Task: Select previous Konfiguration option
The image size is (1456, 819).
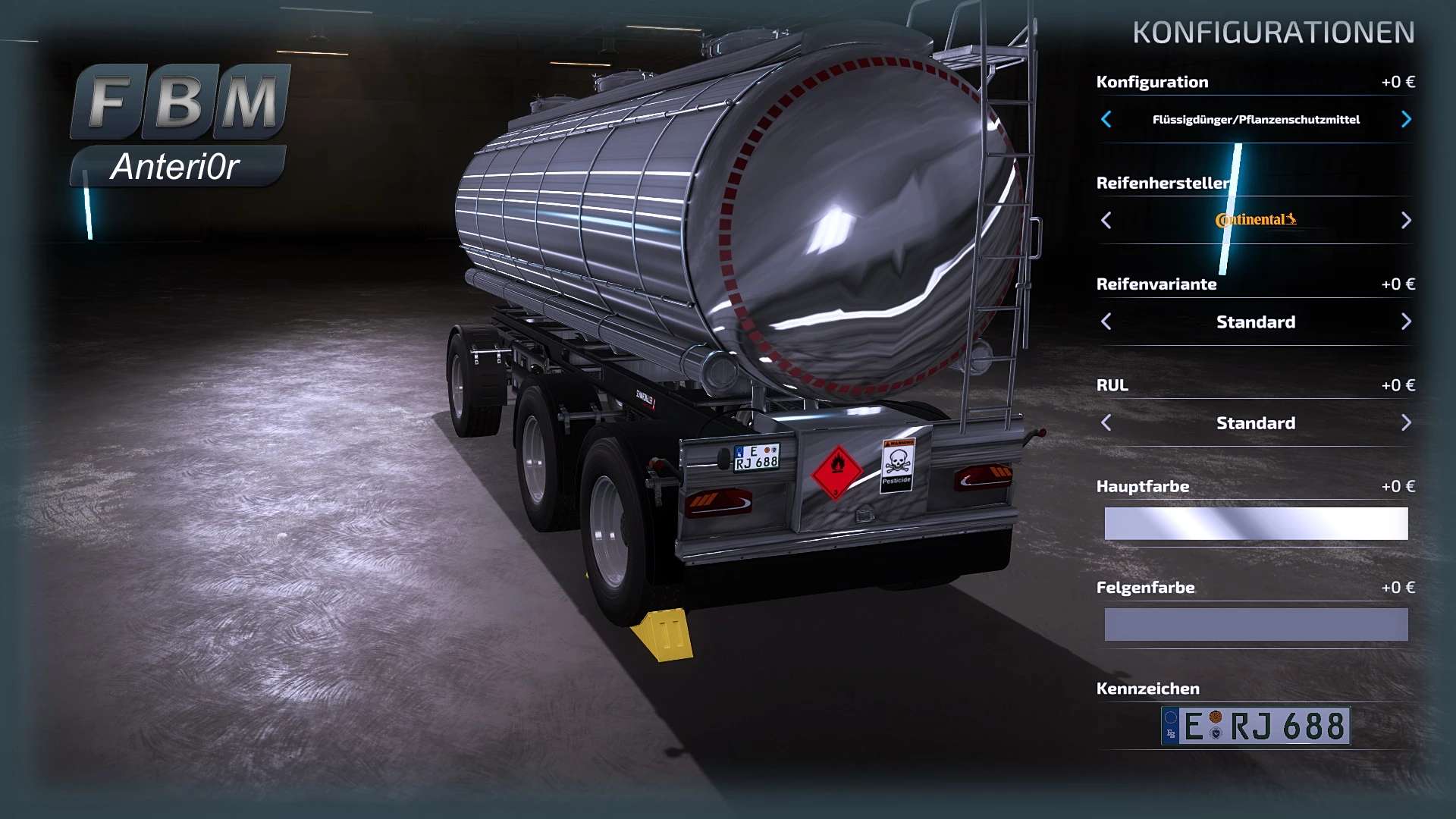Action: coord(1106,119)
